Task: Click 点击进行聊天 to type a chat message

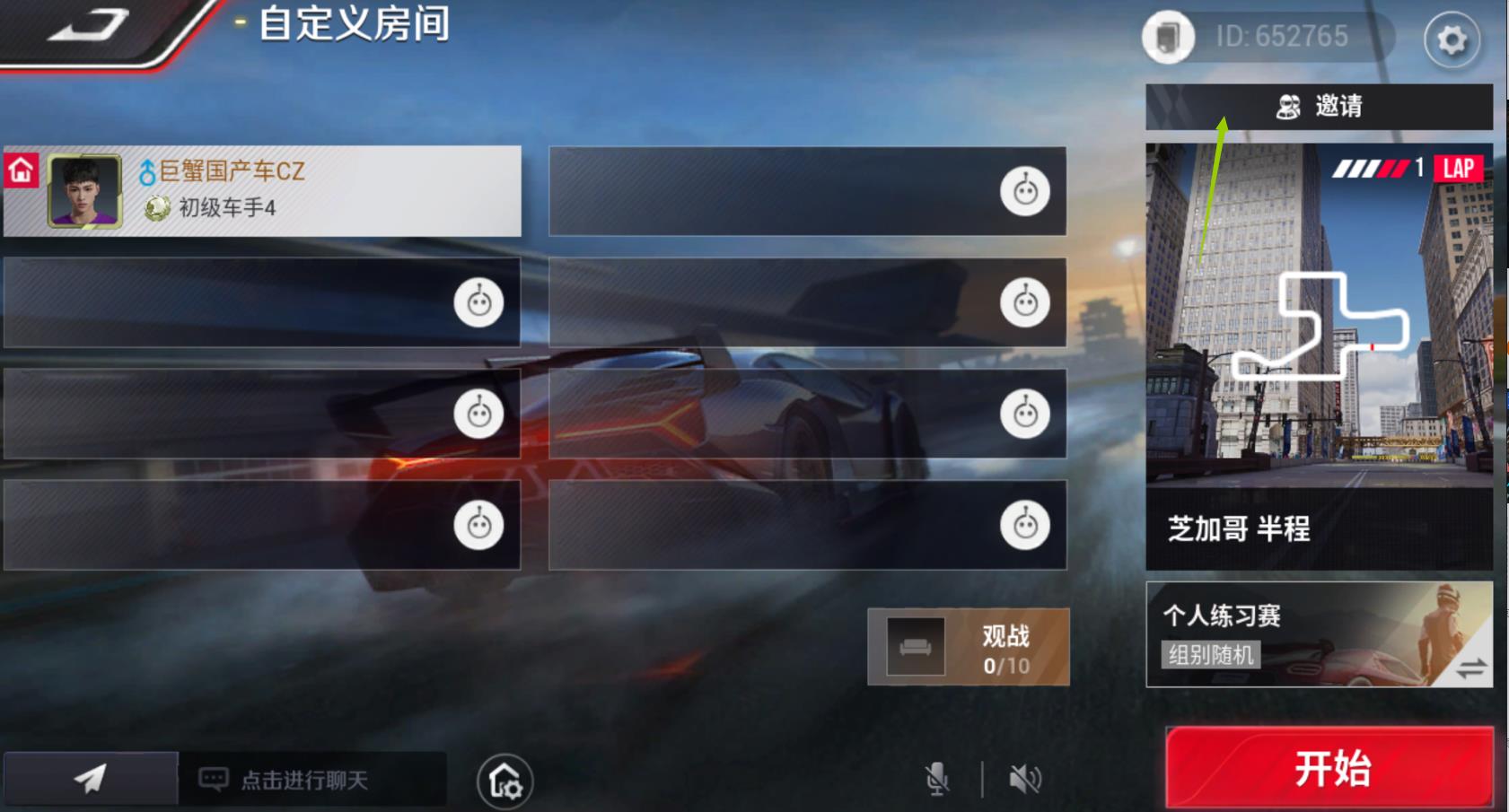Action: 296,779
